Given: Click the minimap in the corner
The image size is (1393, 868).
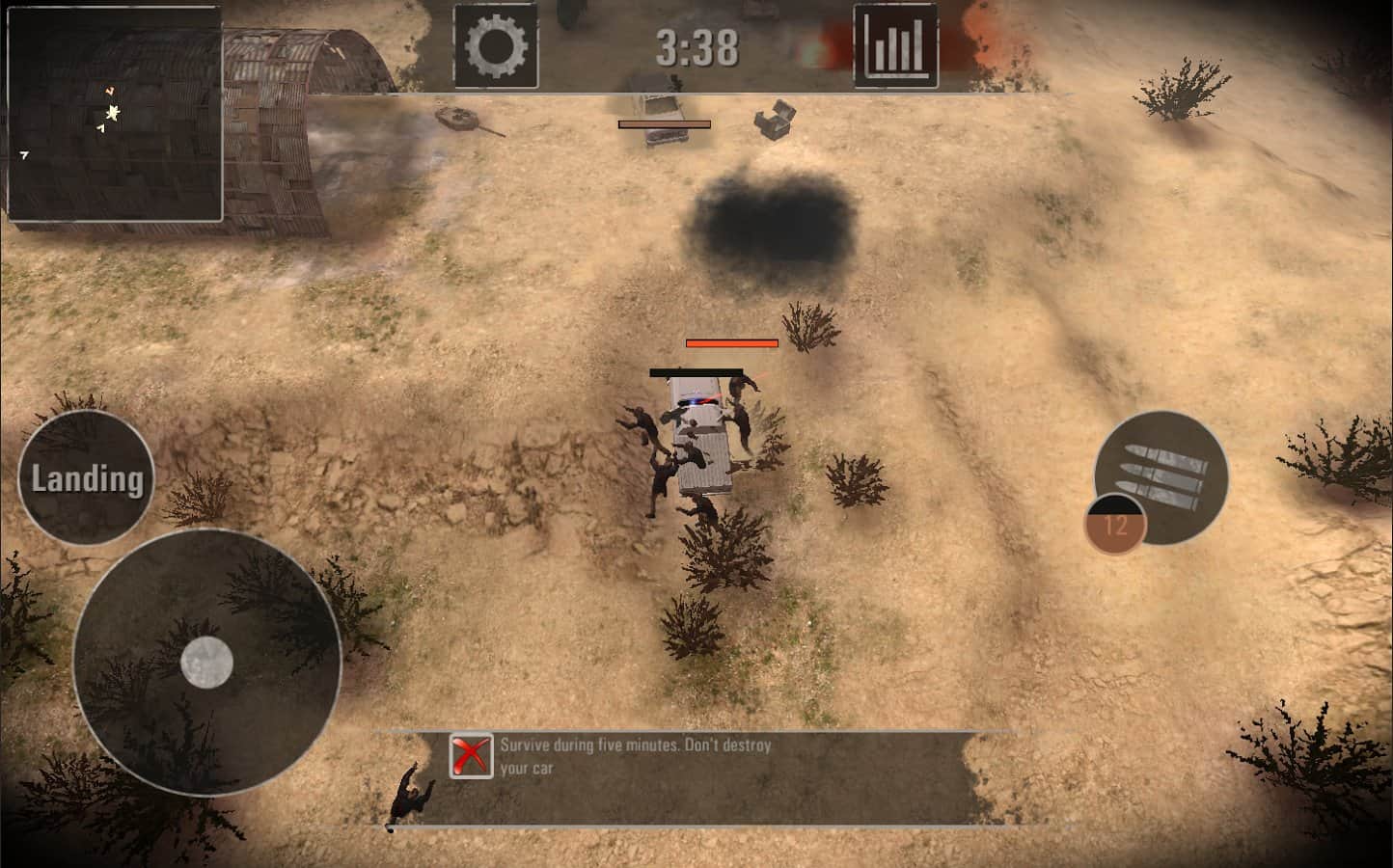Looking at the screenshot, I should pyautogui.click(x=115, y=114).
